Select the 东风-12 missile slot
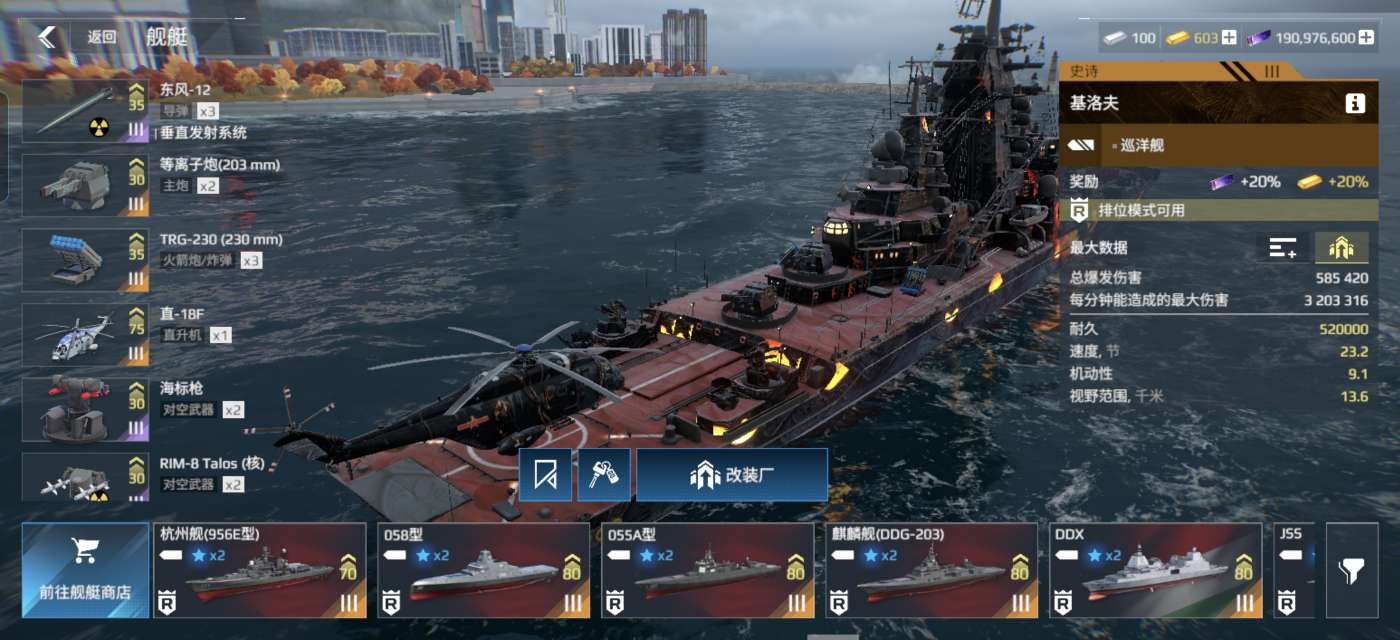 click(85, 112)
